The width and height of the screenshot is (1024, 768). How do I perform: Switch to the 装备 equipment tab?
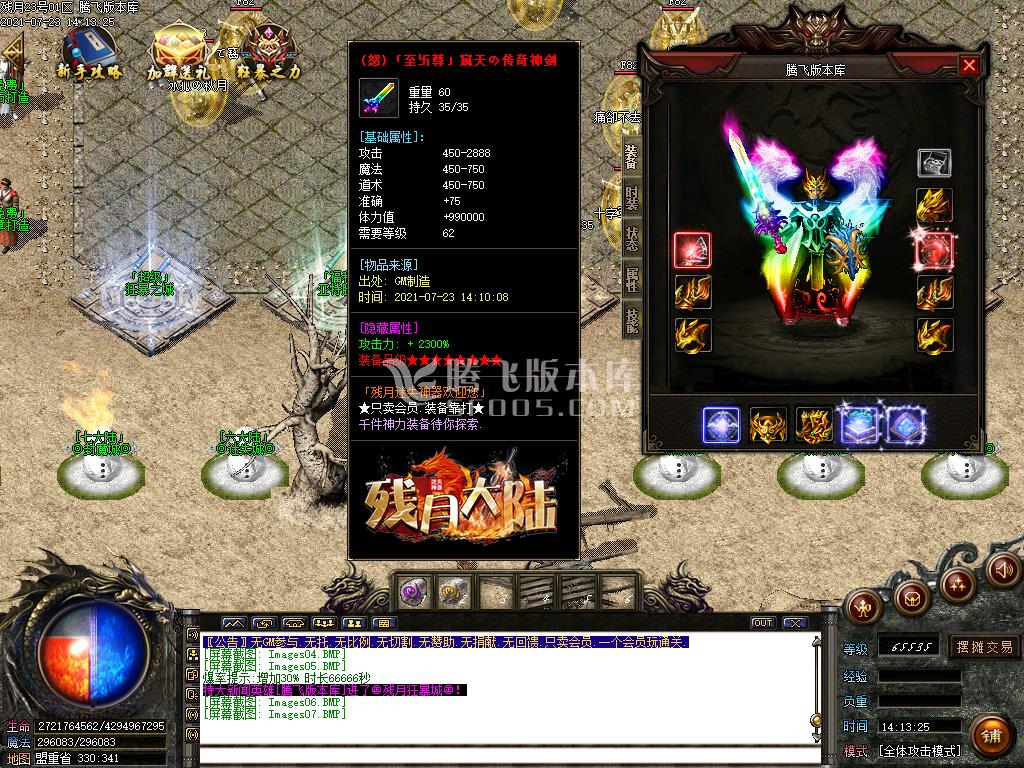631,156
